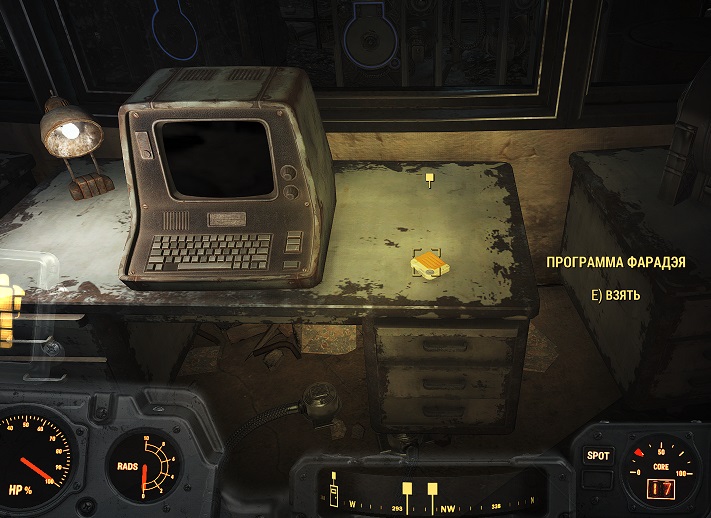Viewport: 711px width, 518px height.
Task: Select the quest marker above the holotape
Action: (430, 180)
